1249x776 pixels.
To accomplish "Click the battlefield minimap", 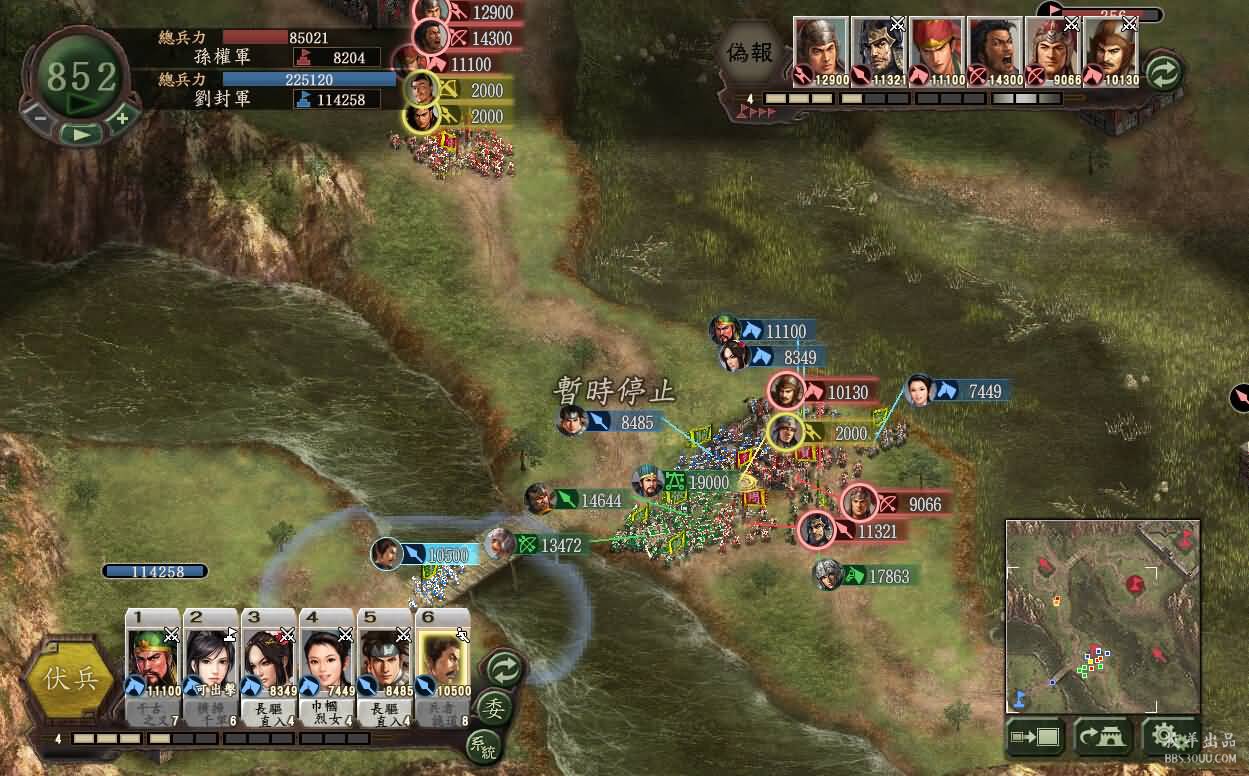I will [x=1102, y=615].
